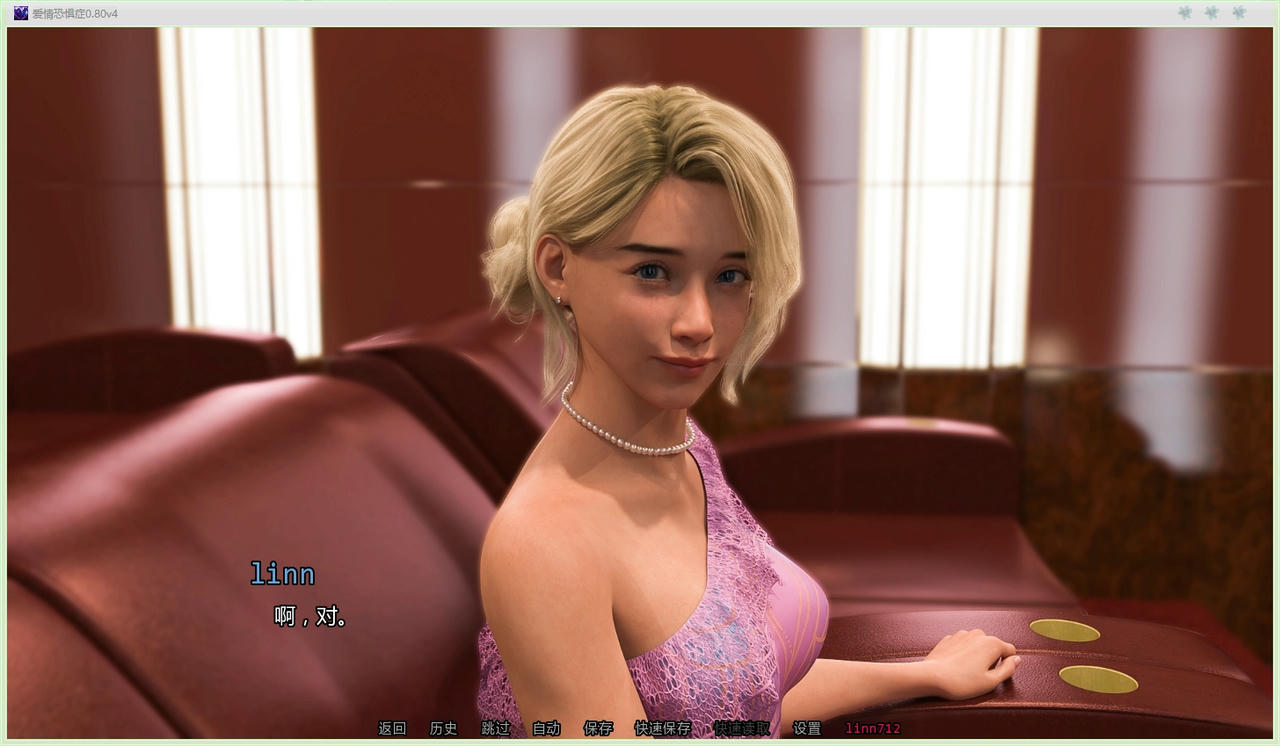Viewport: 1280px width, 746px height.
Task: Open the 历史 dialogue history
Action: point(443,729)
